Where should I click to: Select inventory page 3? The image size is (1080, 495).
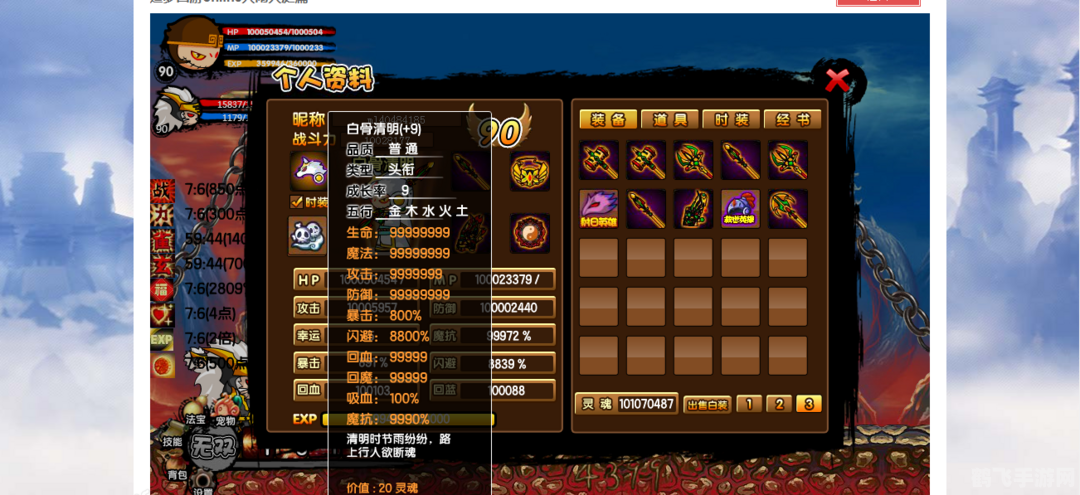(x=809, y=404)
